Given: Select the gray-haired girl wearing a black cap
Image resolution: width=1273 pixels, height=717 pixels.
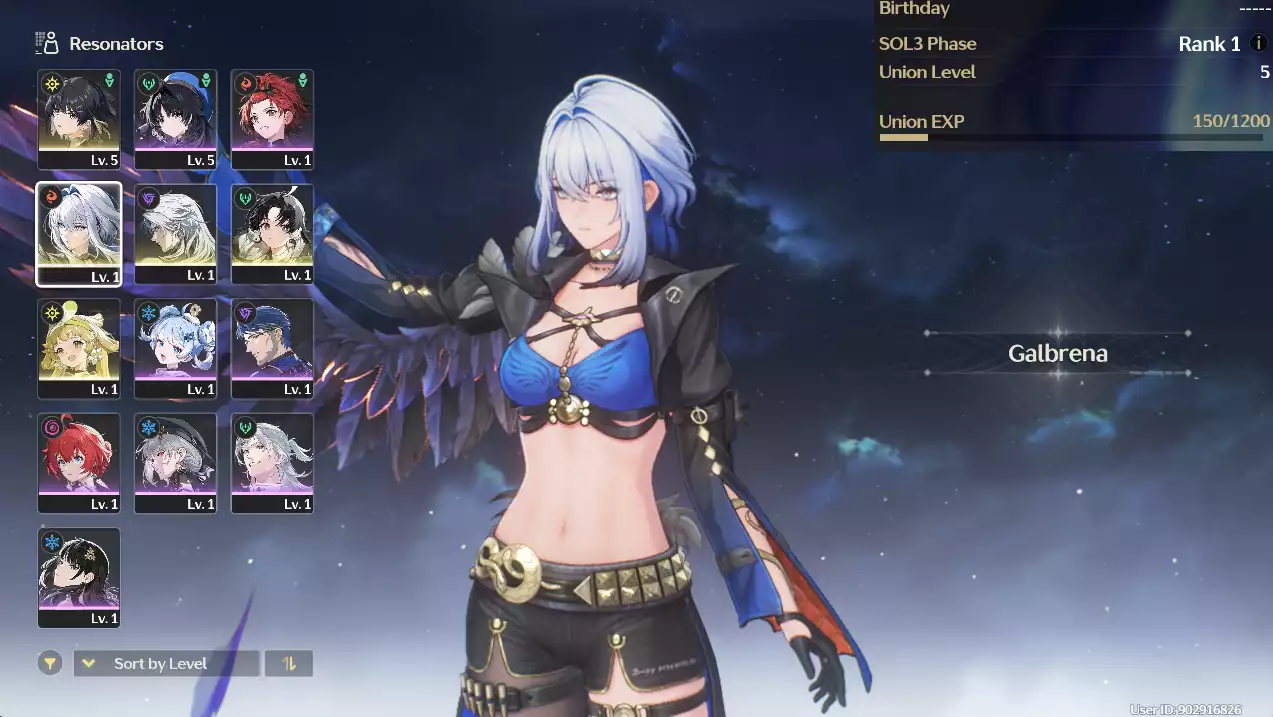Looking at the screenshot, I should click(x=175, y=463).
